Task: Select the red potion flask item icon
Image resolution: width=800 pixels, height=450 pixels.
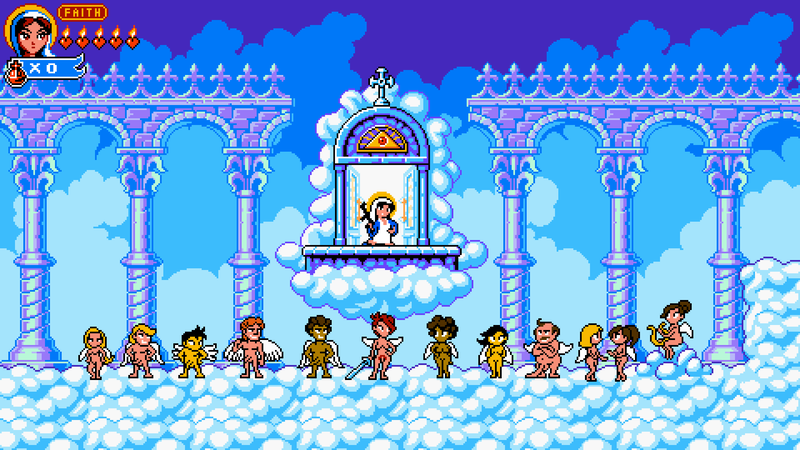Action: coord(17,70)
